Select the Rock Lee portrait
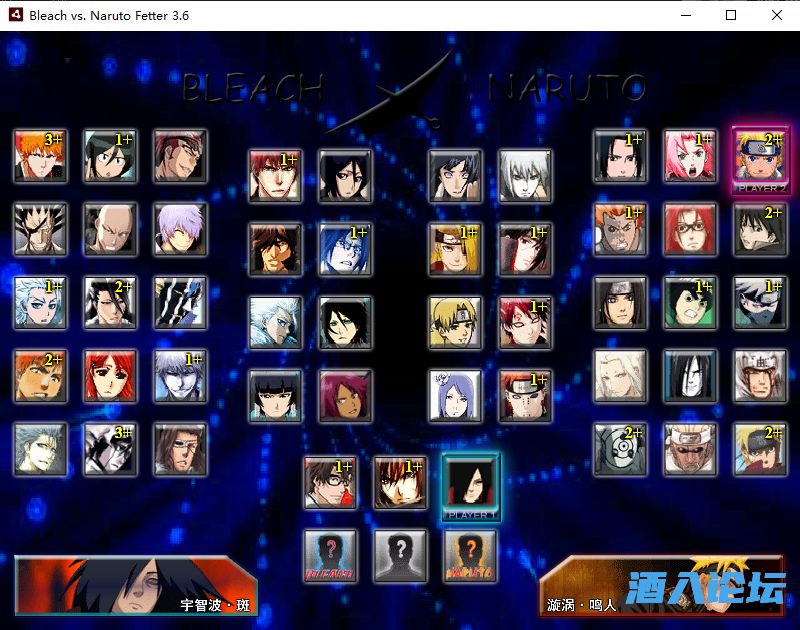This screenshot has width=800, height=630. pos(690,302)
